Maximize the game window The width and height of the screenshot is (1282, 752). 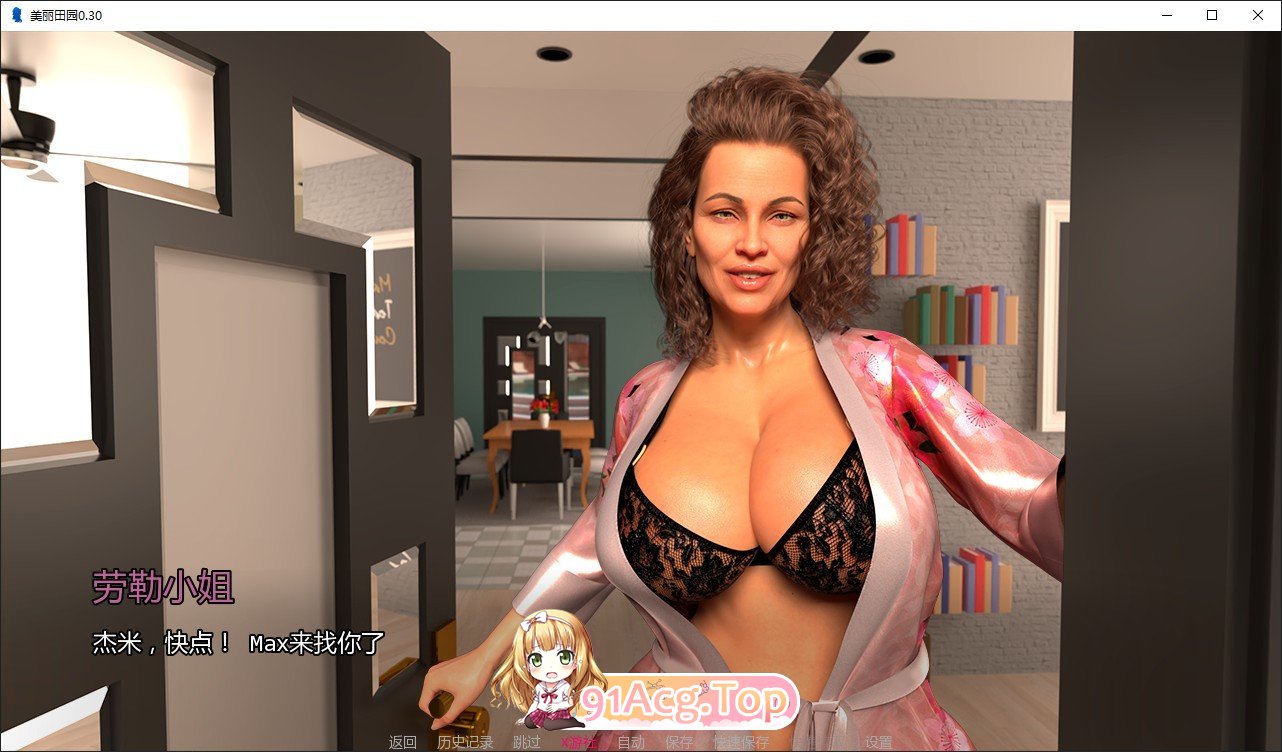point(1211,15)
